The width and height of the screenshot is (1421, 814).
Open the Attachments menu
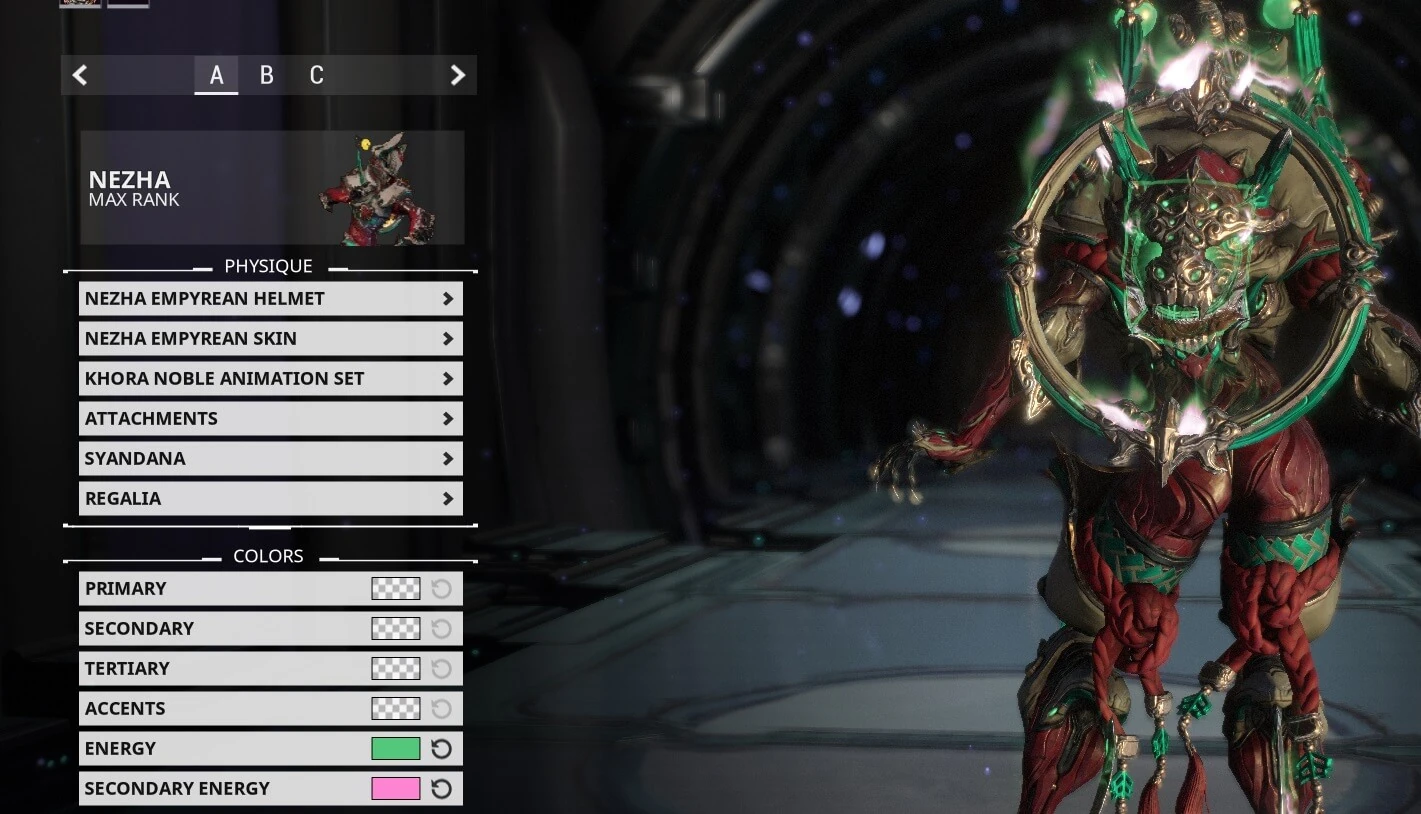tap(270, 418)
